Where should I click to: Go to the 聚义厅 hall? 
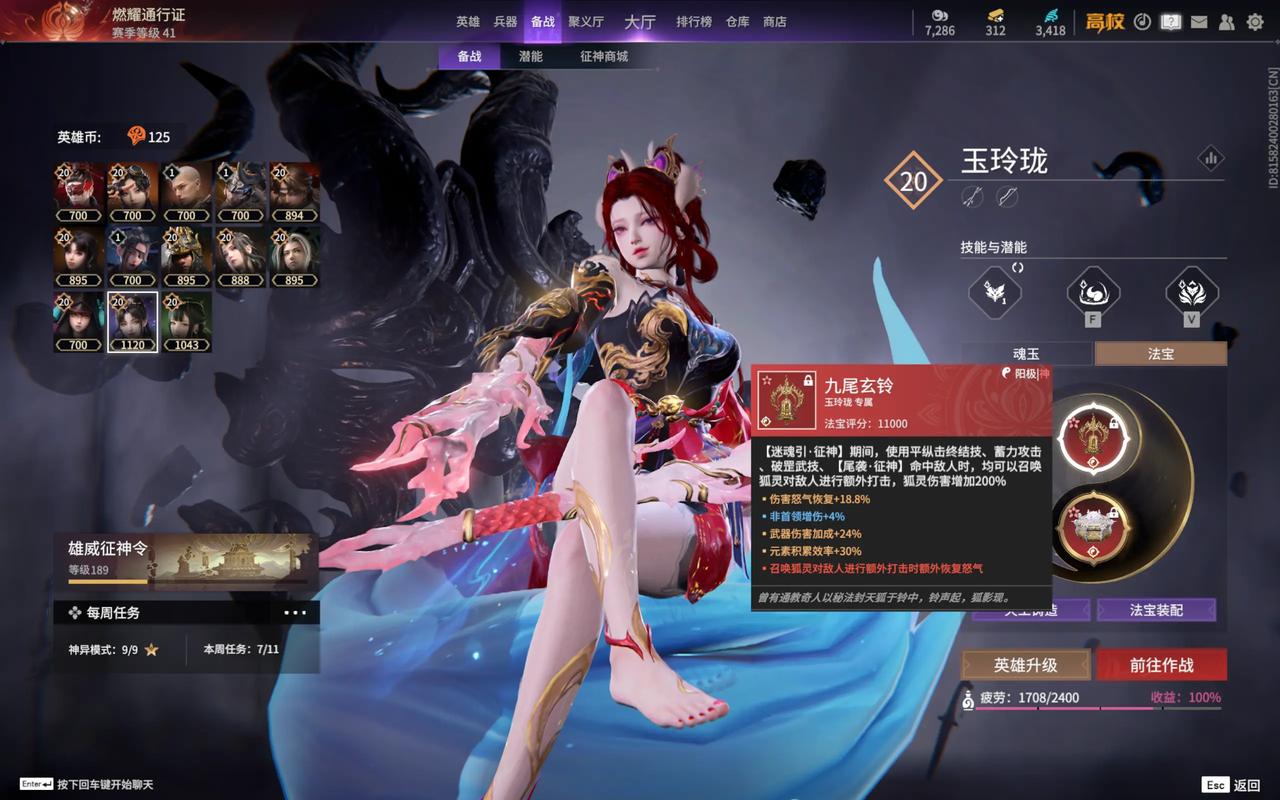[586, 21]
